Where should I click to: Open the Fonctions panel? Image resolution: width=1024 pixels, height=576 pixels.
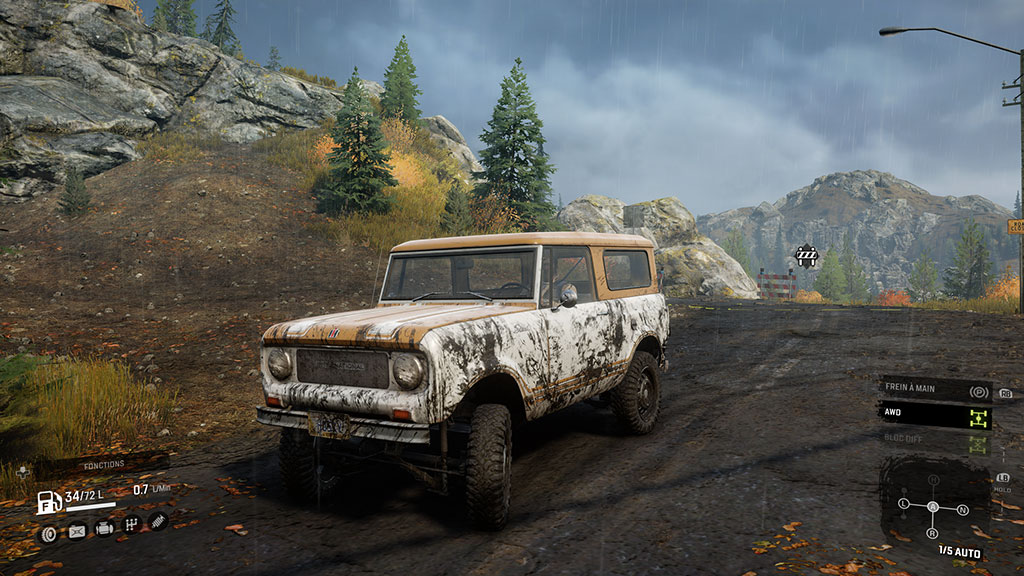click(x=103, y=464)
